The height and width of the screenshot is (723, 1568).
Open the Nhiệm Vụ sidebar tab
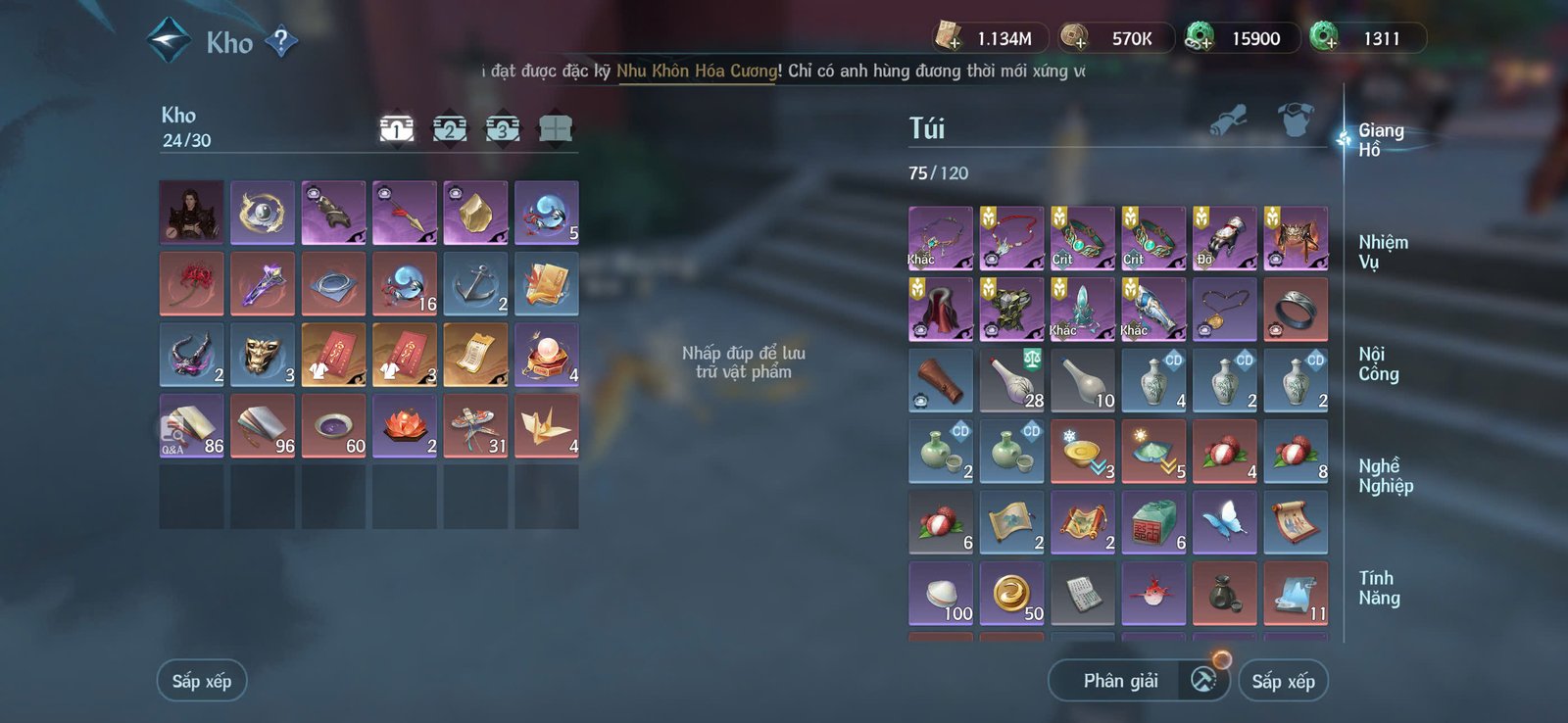(x=1383, y=252)
